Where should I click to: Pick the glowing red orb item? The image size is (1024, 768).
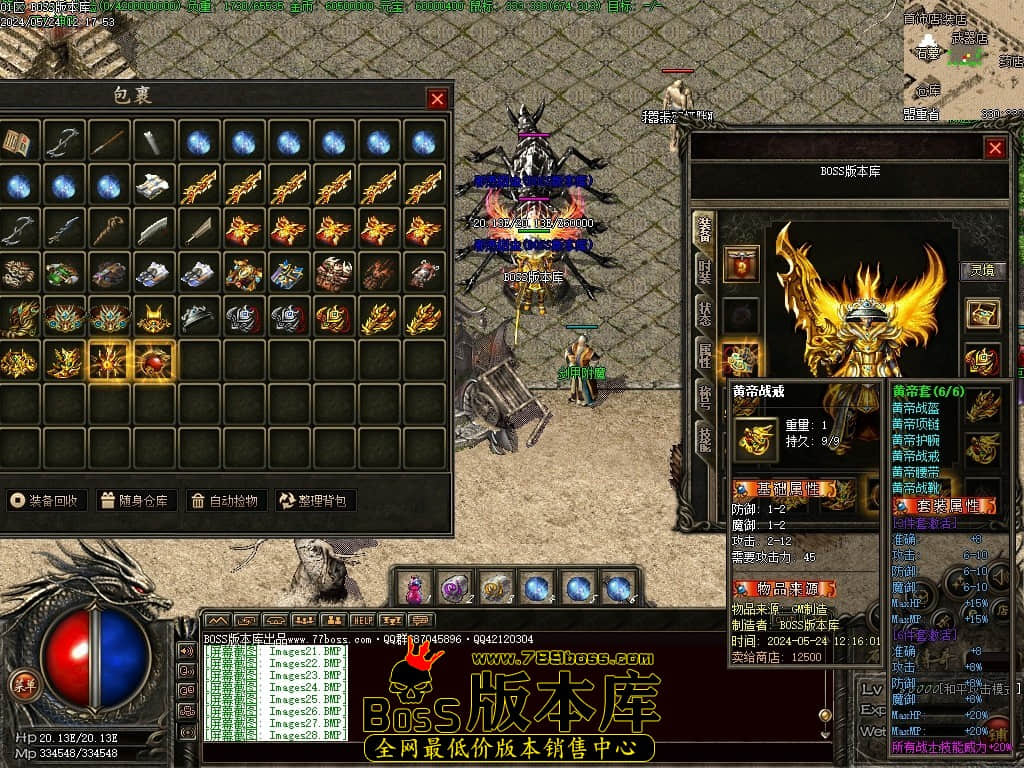click(x=154, y=363)
